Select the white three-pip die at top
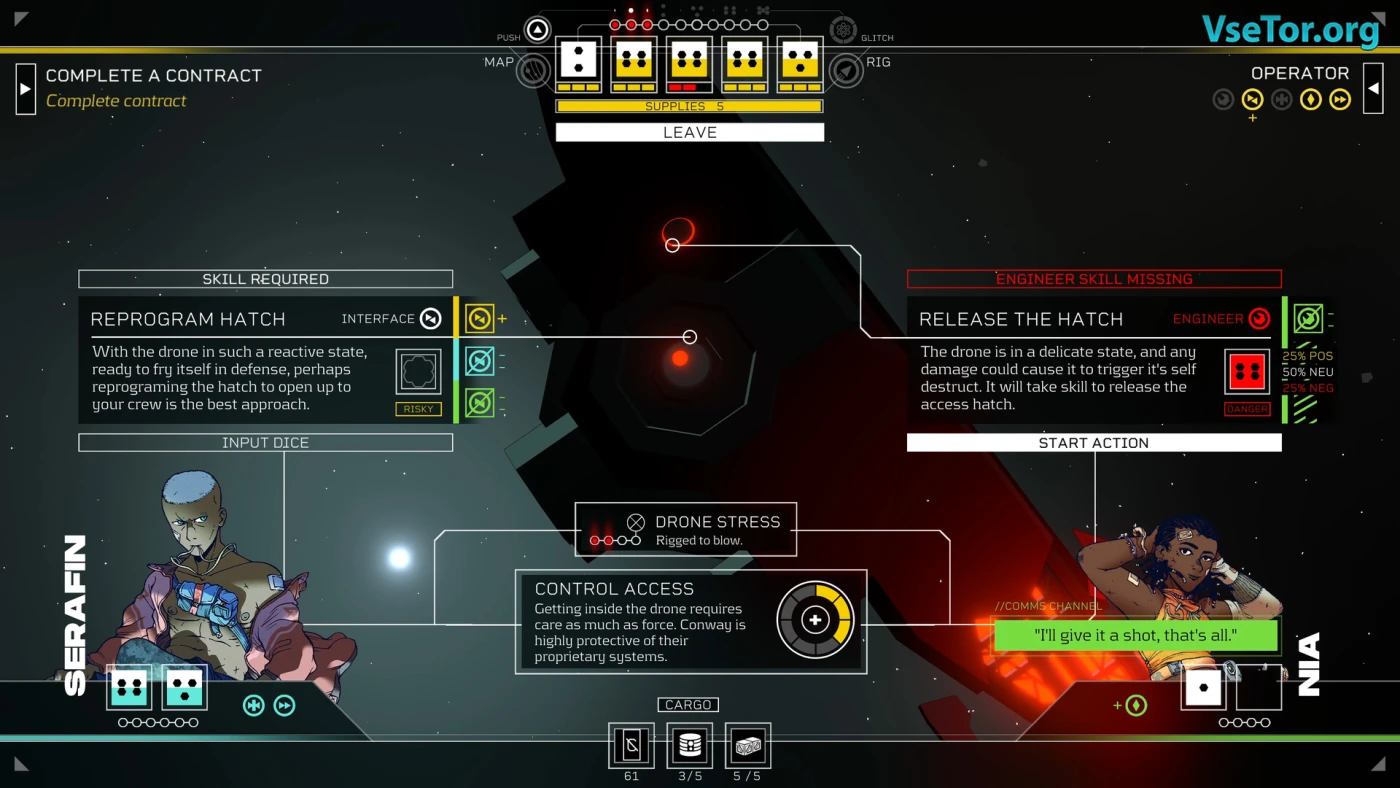Image resolution: width=1400 pixels, height=788 pixels. [x=578, y=60]
